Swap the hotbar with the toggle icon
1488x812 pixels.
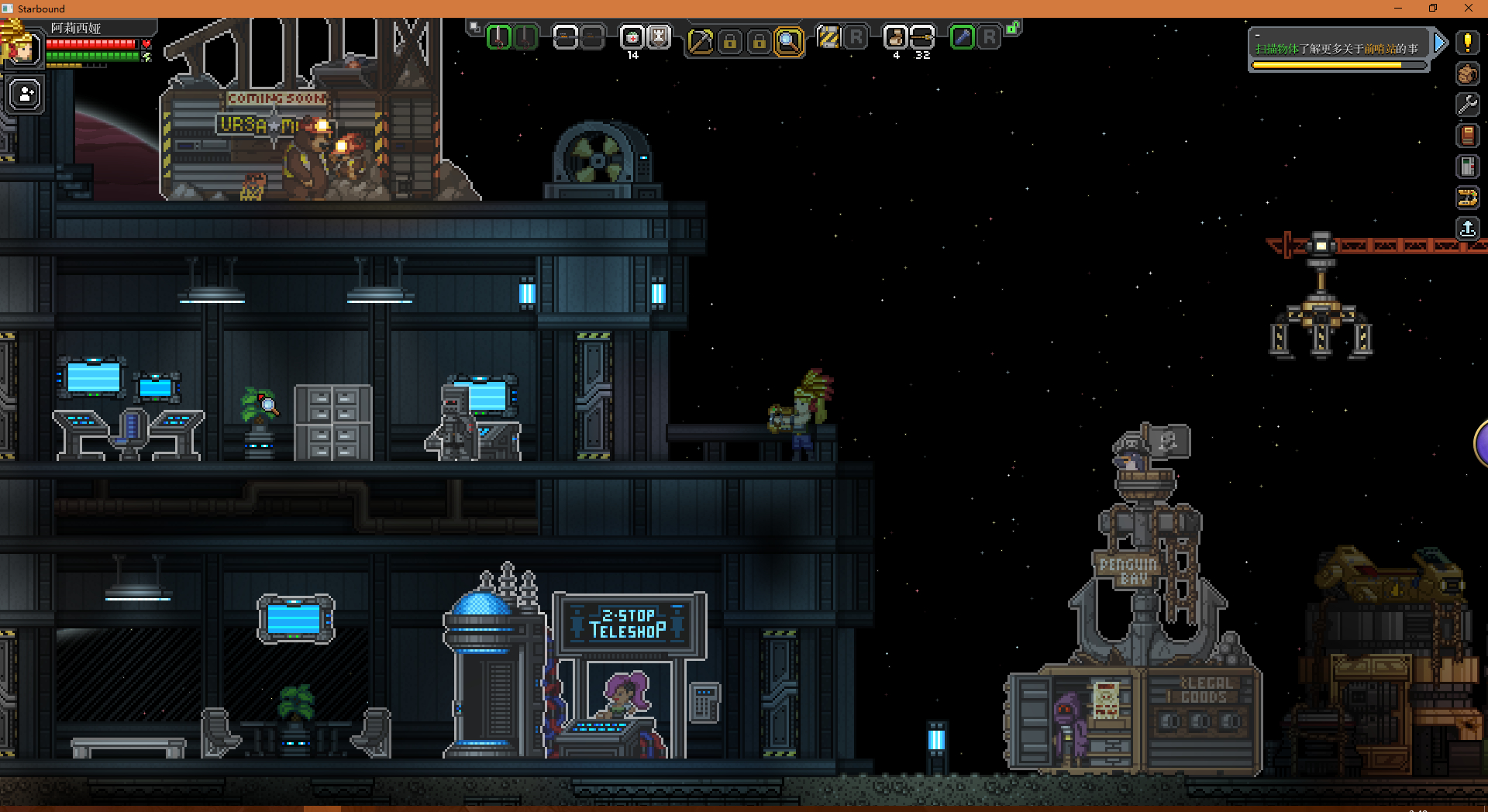474,27
